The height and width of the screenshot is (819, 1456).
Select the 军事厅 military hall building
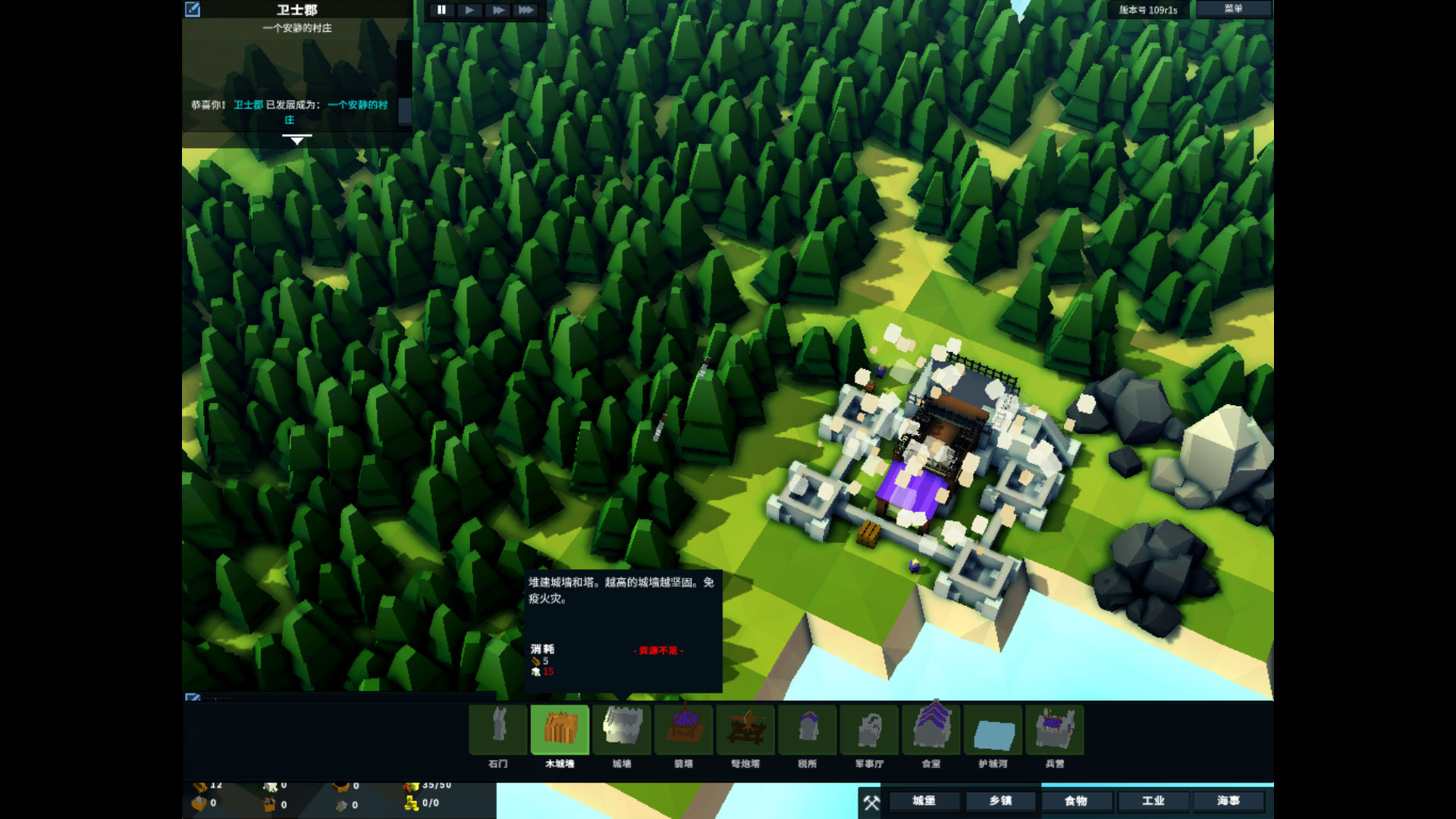point(869,730)
